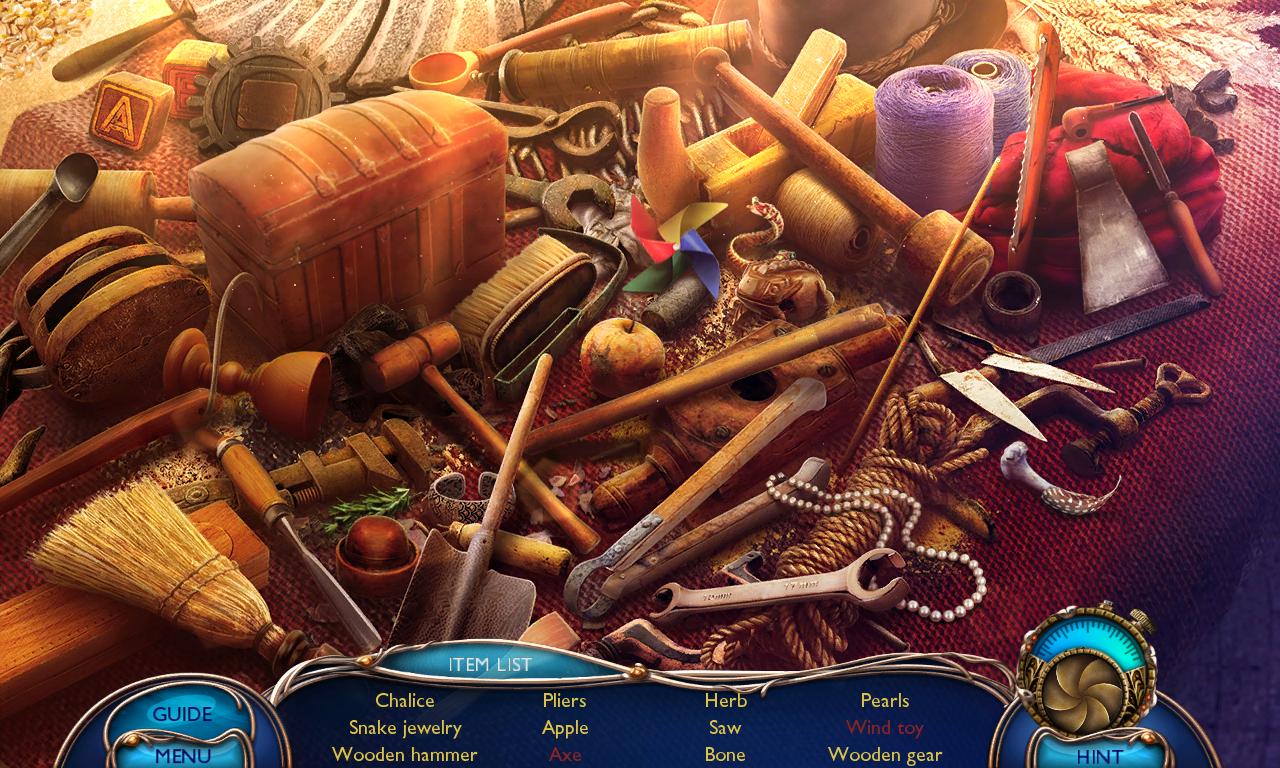Open the GUIDE
This screenshot has width=1280, height=768.
[x=183, y=714]
